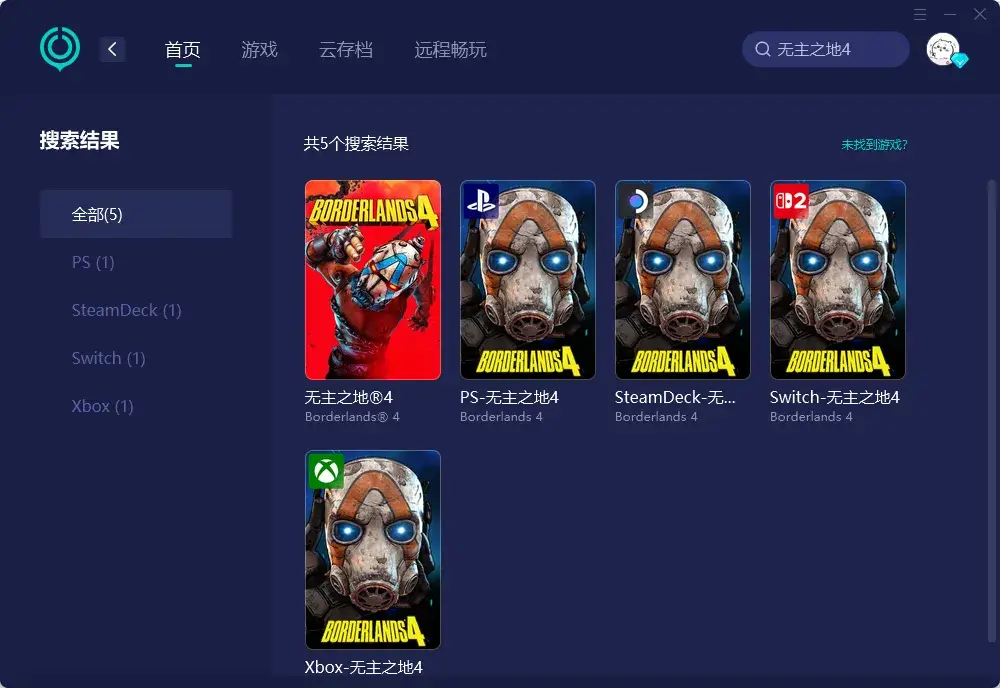Switch to the 首页 tab
Screen dimensions: 1000x688
(183, 49)
